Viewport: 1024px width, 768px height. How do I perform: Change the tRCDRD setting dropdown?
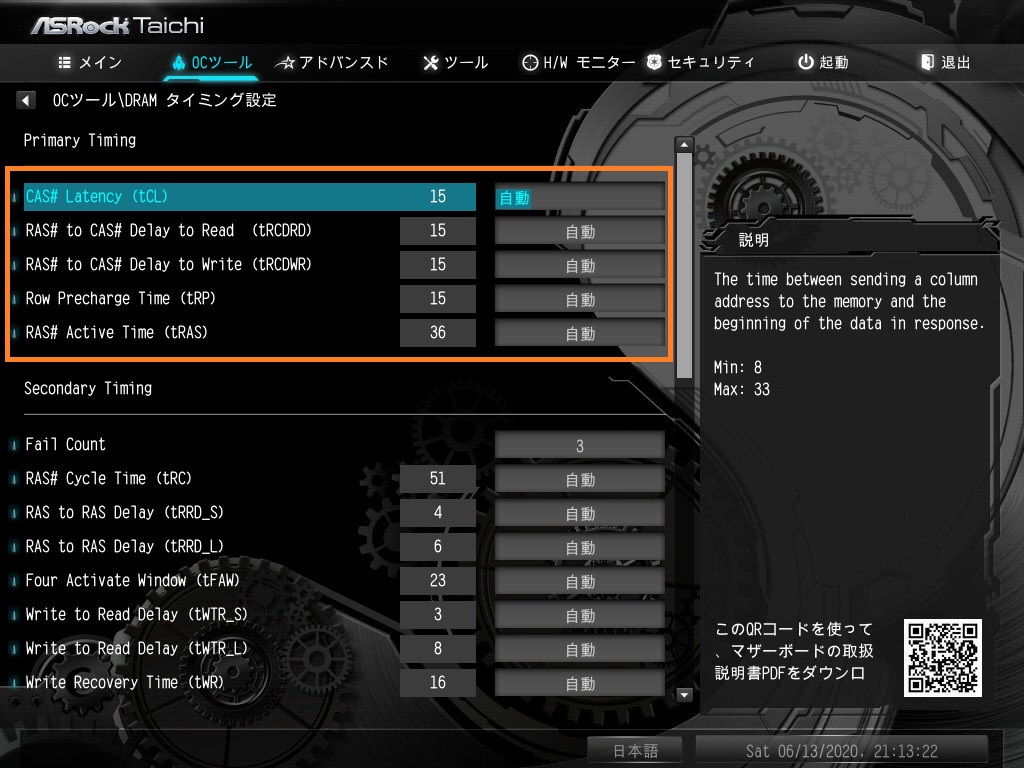[x=580, y=231]
